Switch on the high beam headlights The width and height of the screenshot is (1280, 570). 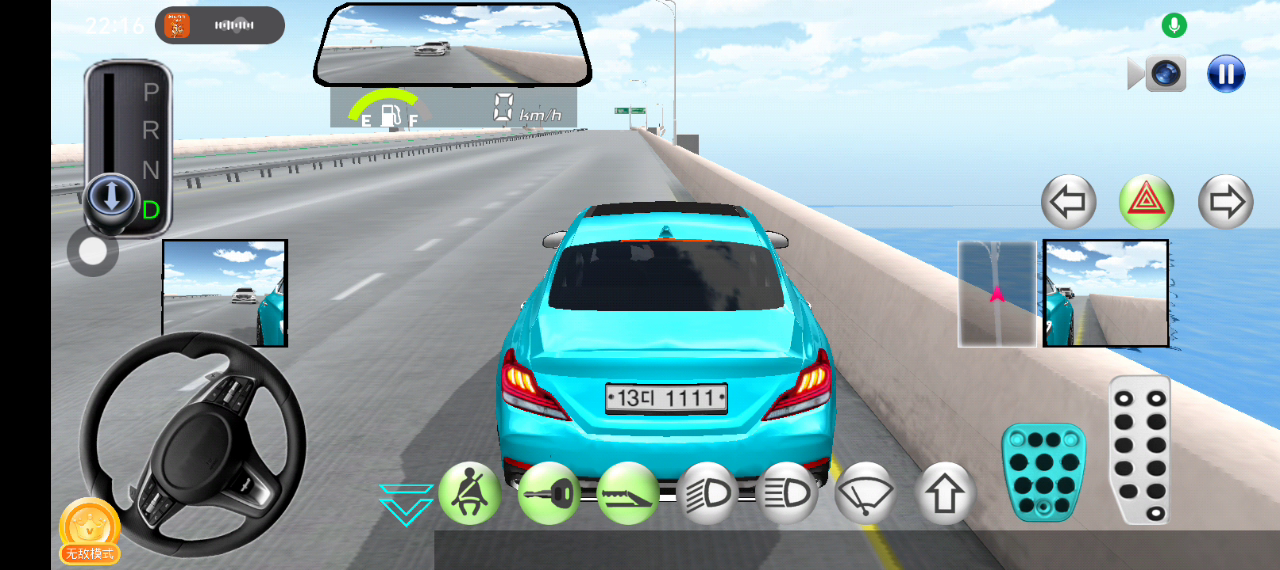pos(786,492)
